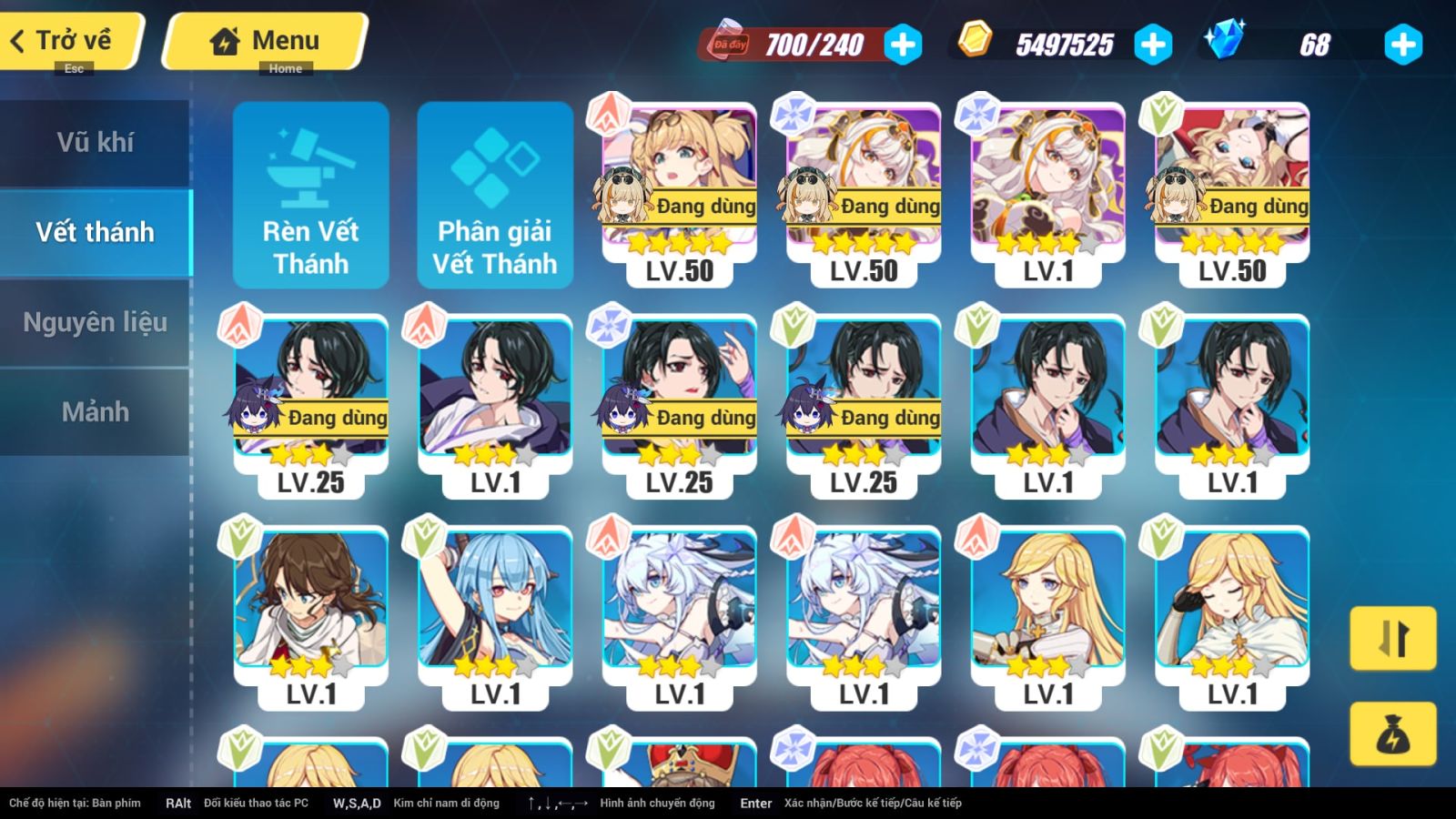Add coins with the plus beside 5497525
The width and height of the screenshot is (1456, 819).
click(1152, 45)
